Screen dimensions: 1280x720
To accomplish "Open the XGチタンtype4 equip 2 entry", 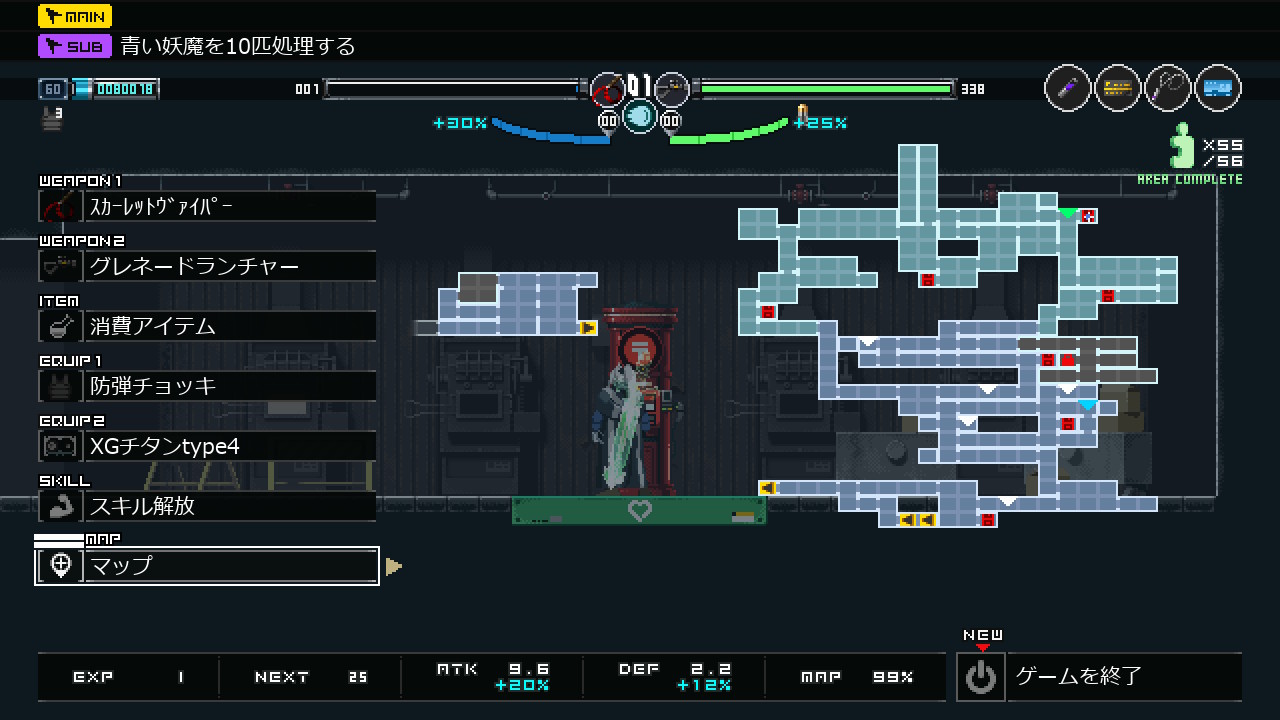I will [207, 446].
